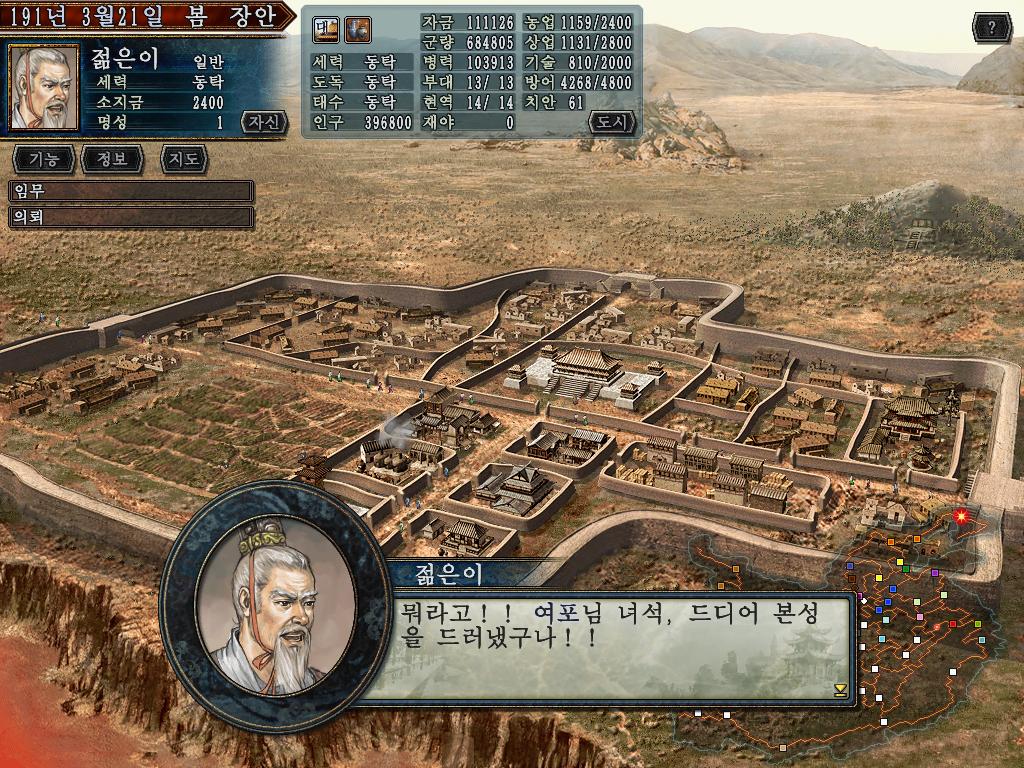Click the scroll specialty icon in city panel
This screenshot has height=768, width=1024.
(327, 31)
